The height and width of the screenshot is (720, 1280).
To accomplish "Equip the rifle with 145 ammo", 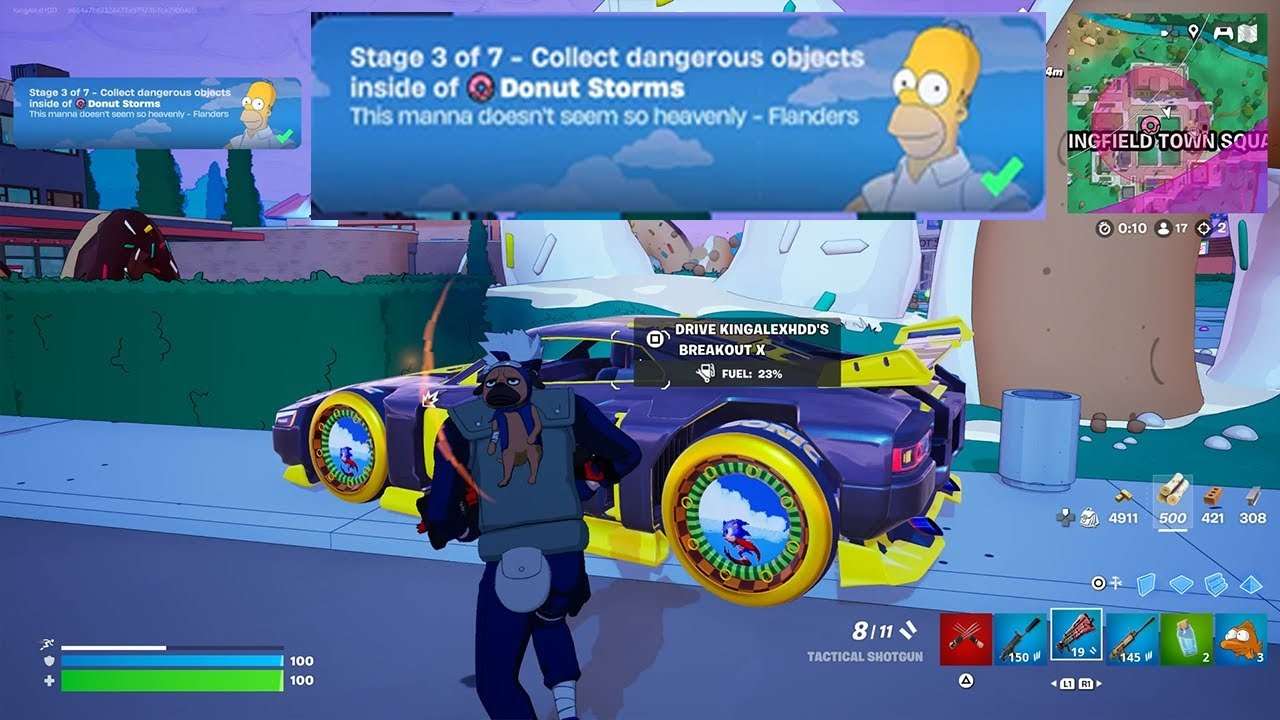I will [x=1131, y=639].
